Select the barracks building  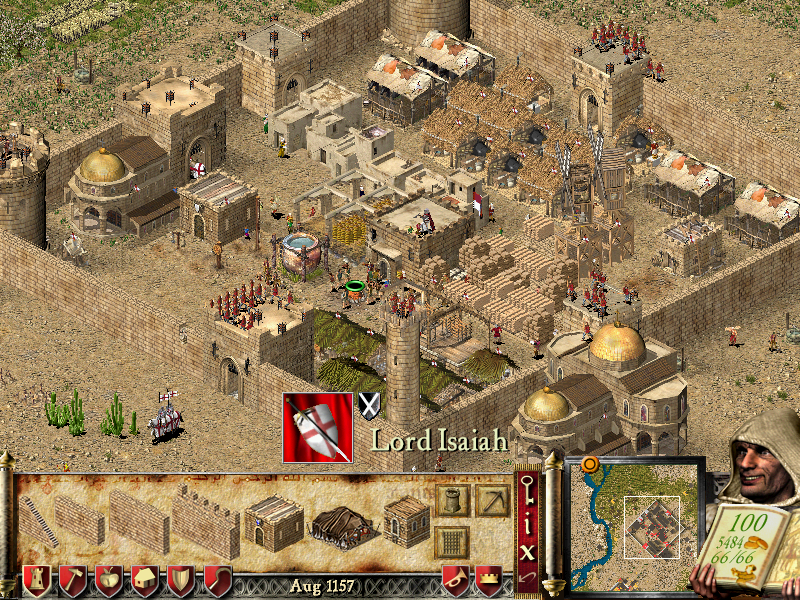click(x=273, y=520)
